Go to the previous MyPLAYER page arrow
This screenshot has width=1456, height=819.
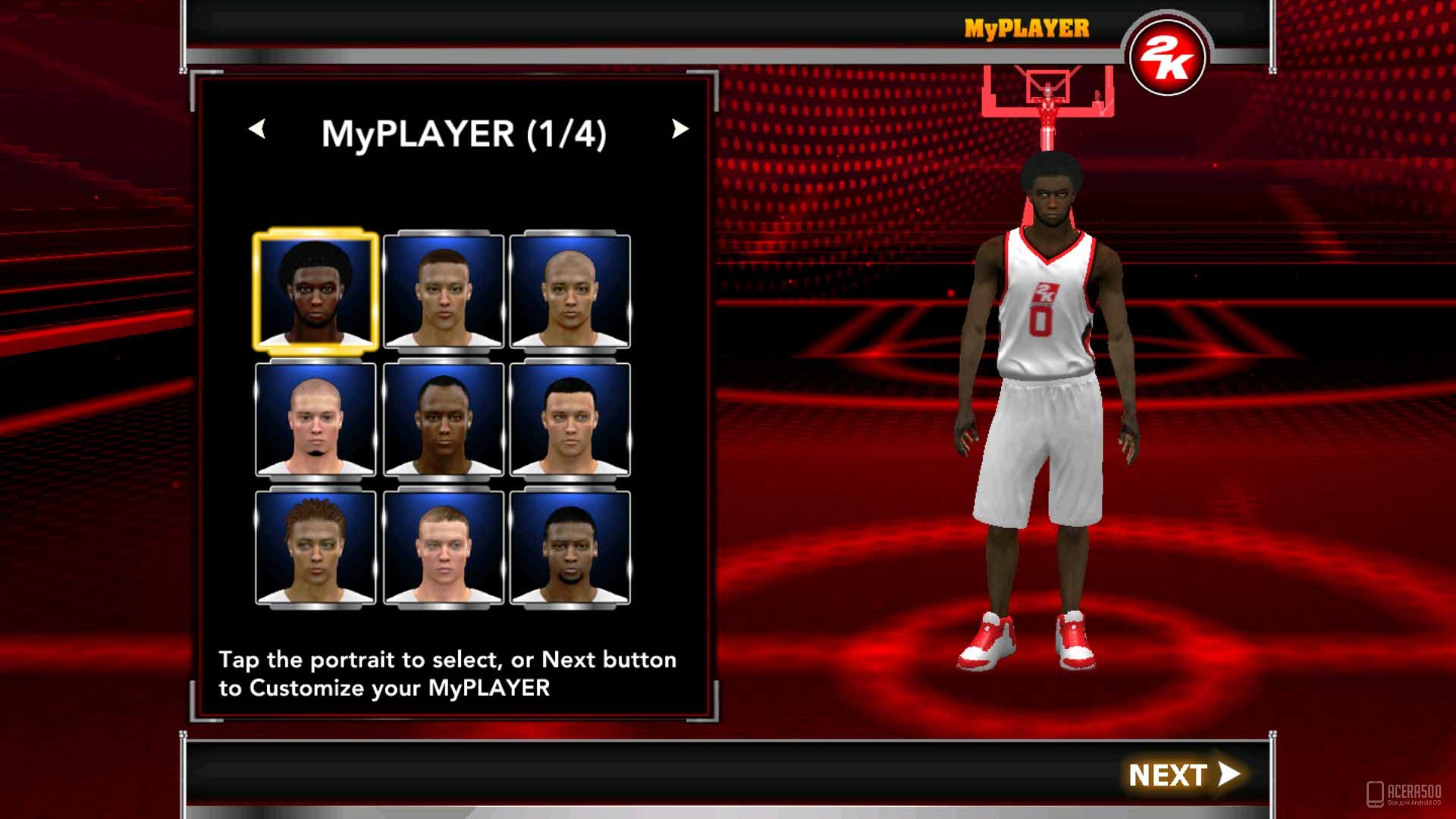[x=257, y=130]
